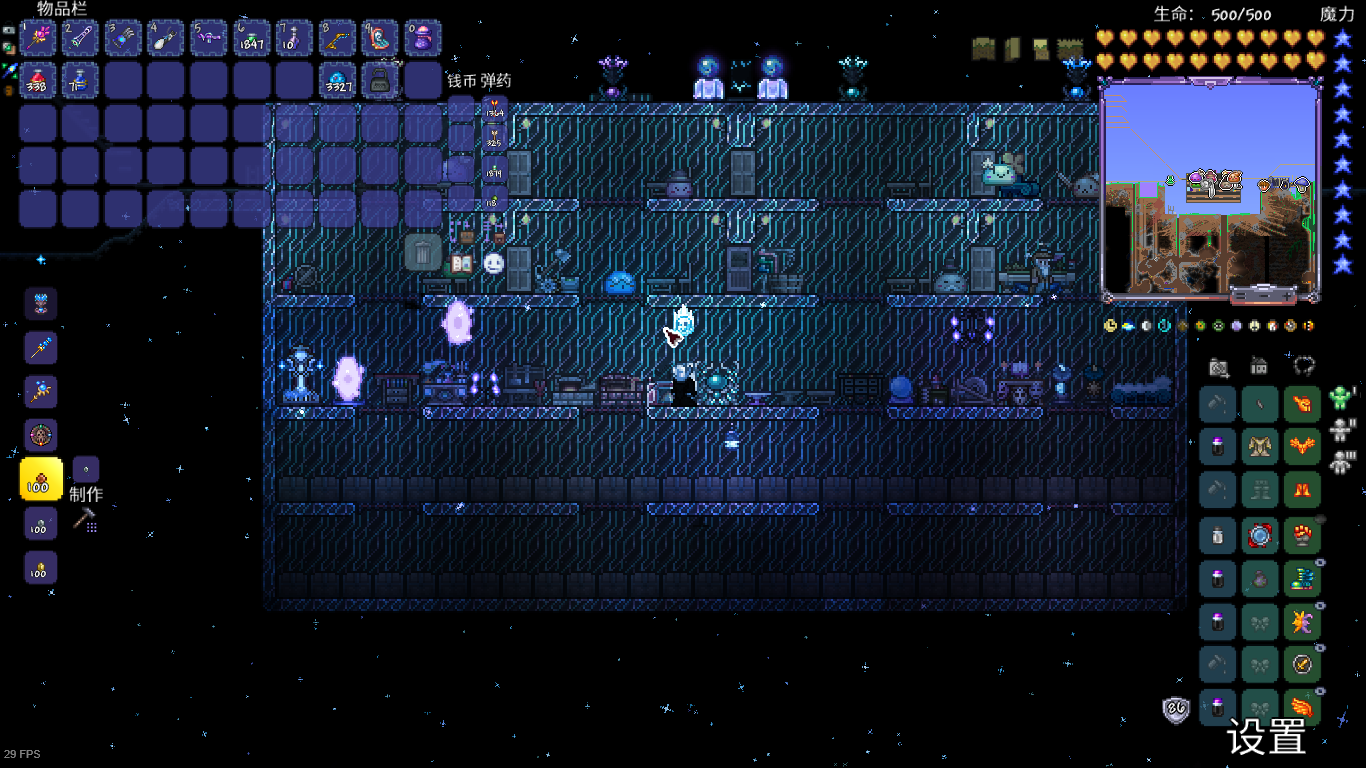Pick the blue gel stack of 3327
1366x768 pixels.
[337, 80]
